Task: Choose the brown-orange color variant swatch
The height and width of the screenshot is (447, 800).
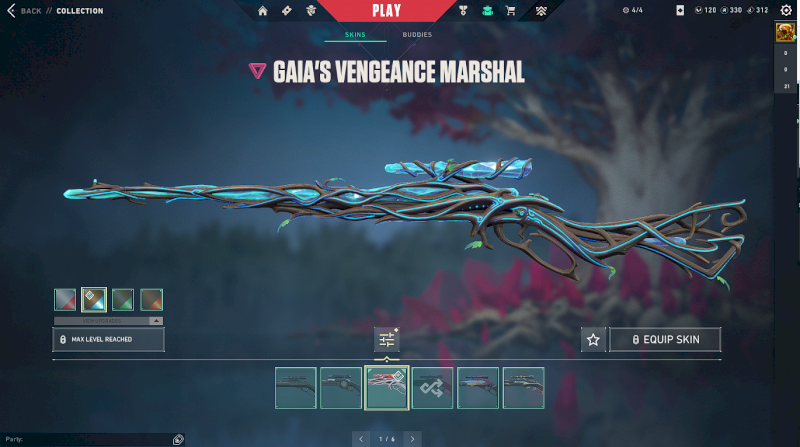Action: coord(152,299)
